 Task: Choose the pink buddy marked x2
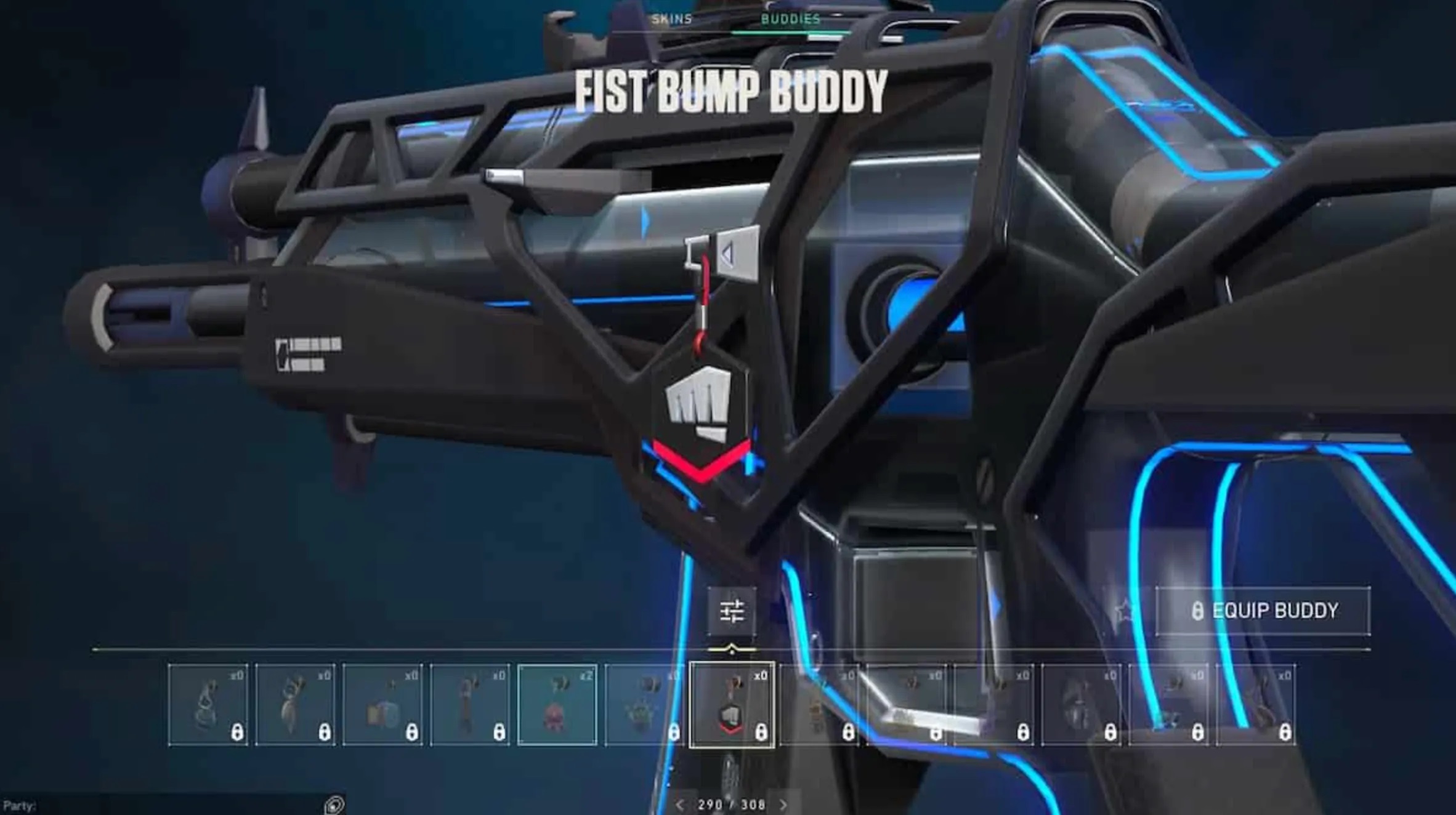click(557, 705)
